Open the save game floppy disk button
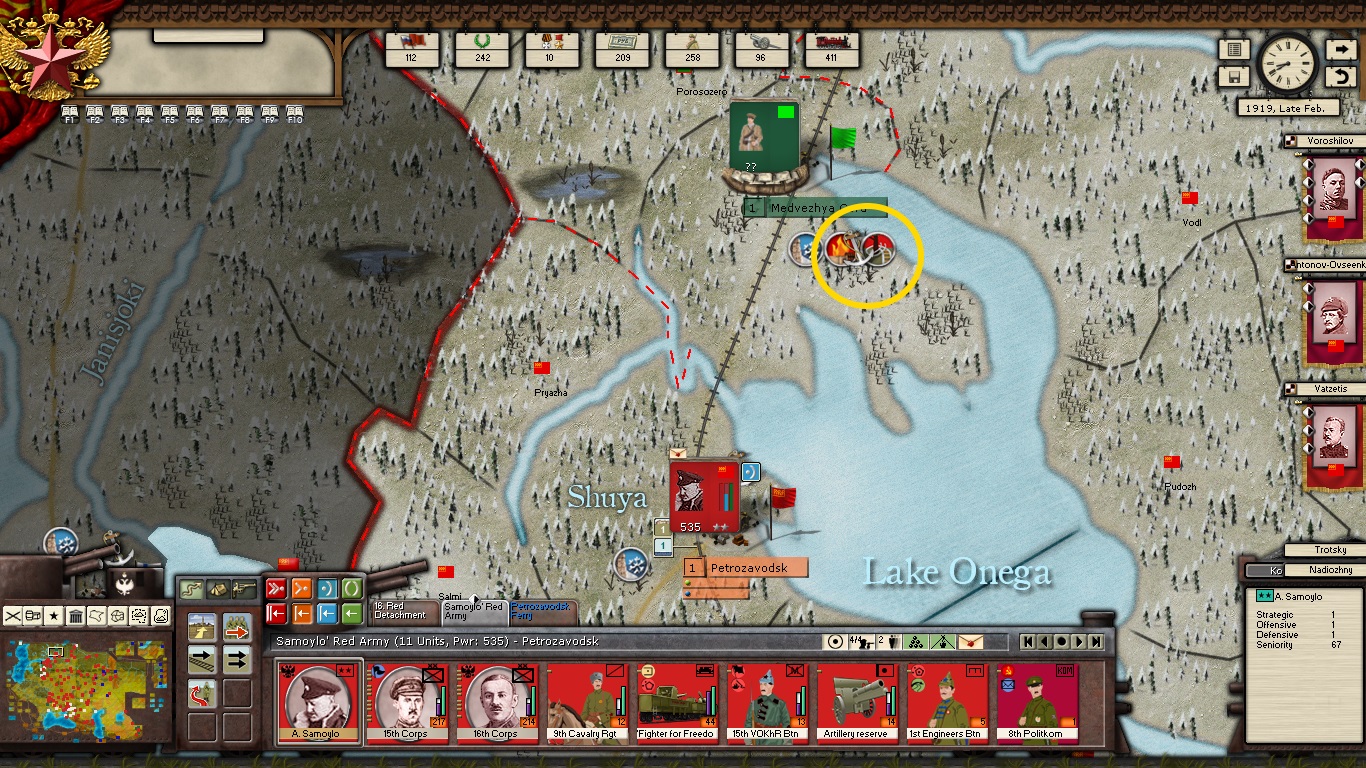 coord(1234,77)
